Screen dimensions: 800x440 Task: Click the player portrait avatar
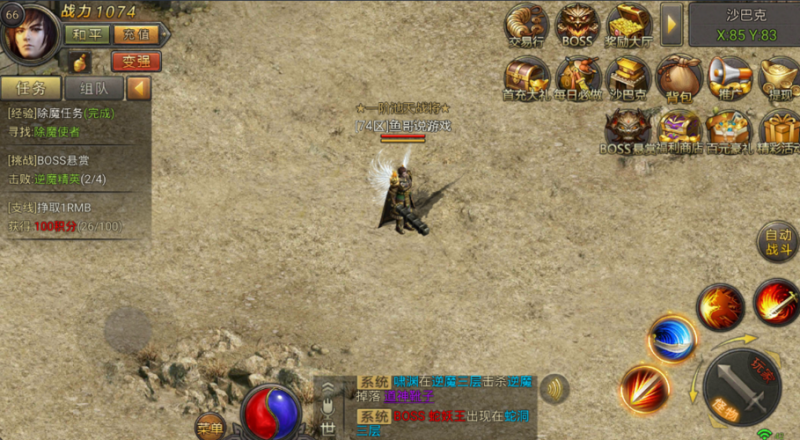[30, 33]
